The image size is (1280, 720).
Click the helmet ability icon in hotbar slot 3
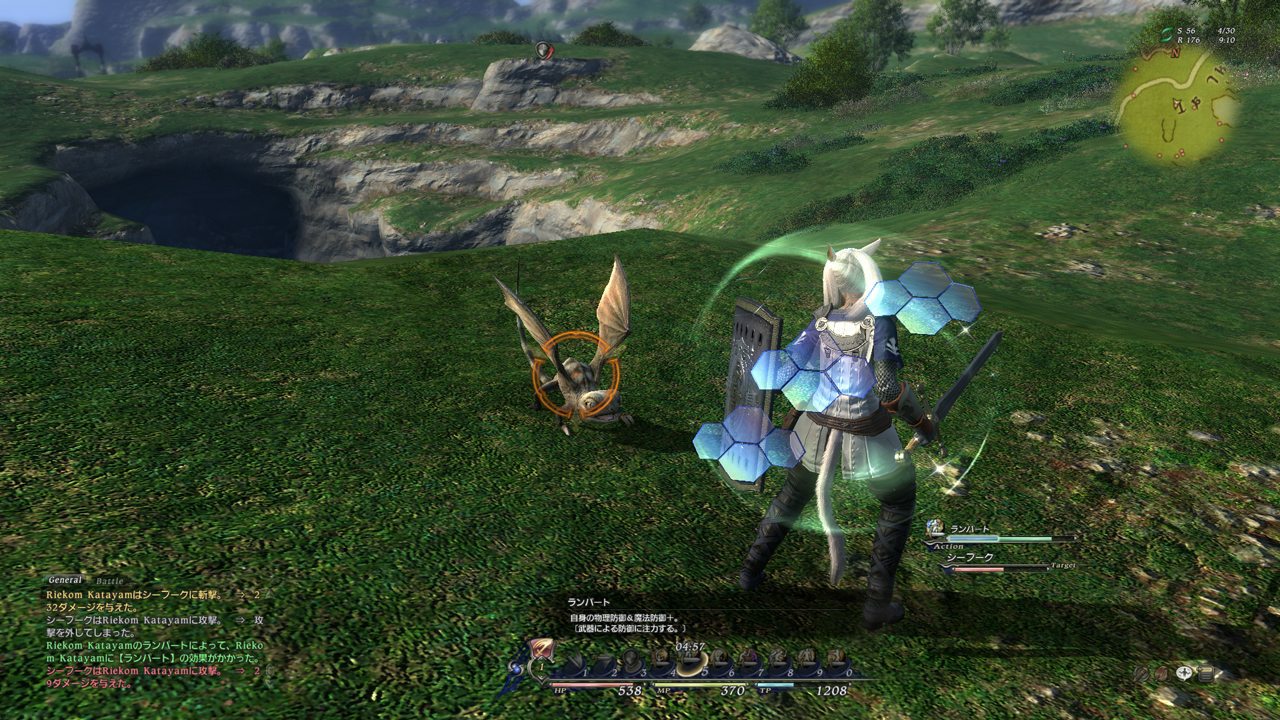click(x=633, y=657)
